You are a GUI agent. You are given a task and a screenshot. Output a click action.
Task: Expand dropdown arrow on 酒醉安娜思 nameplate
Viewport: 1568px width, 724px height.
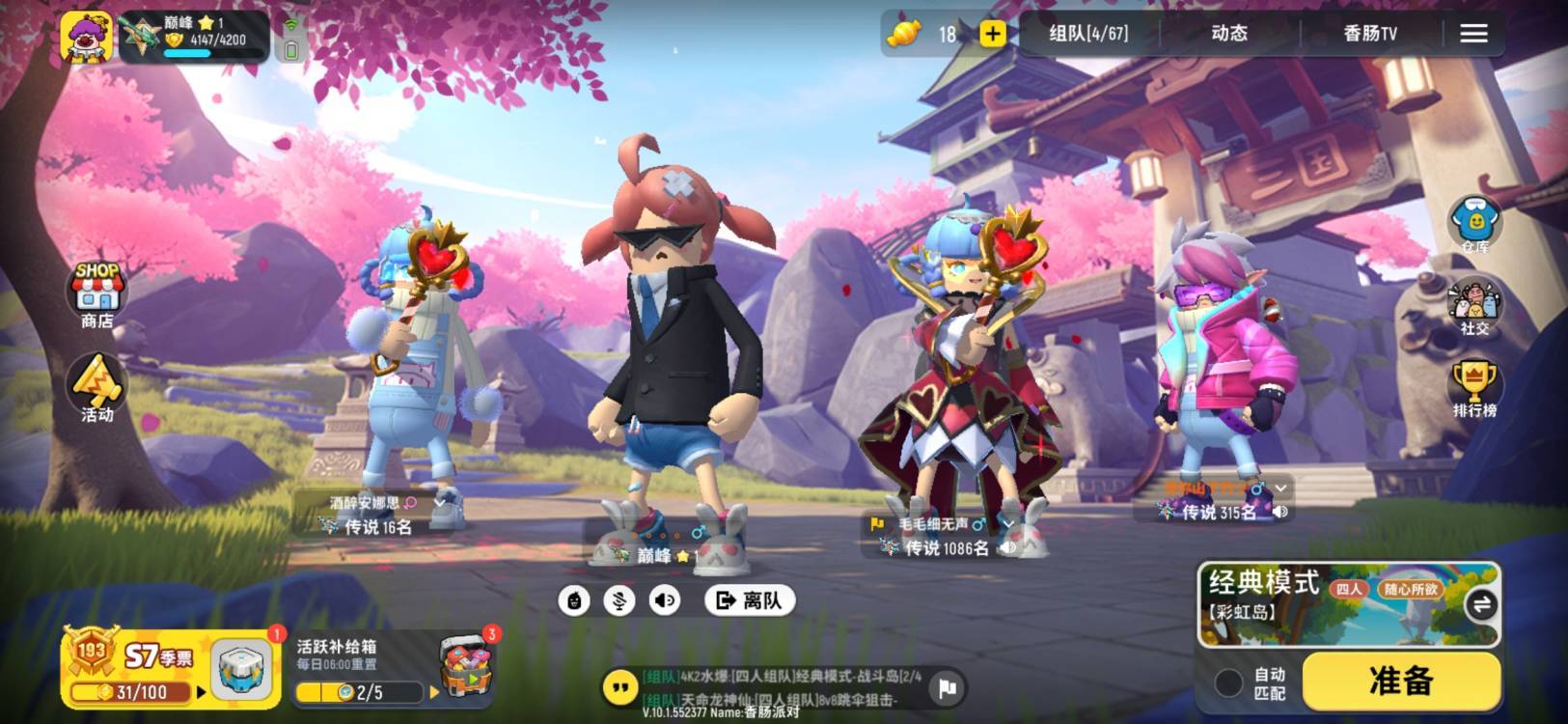(x=439, y=504)
